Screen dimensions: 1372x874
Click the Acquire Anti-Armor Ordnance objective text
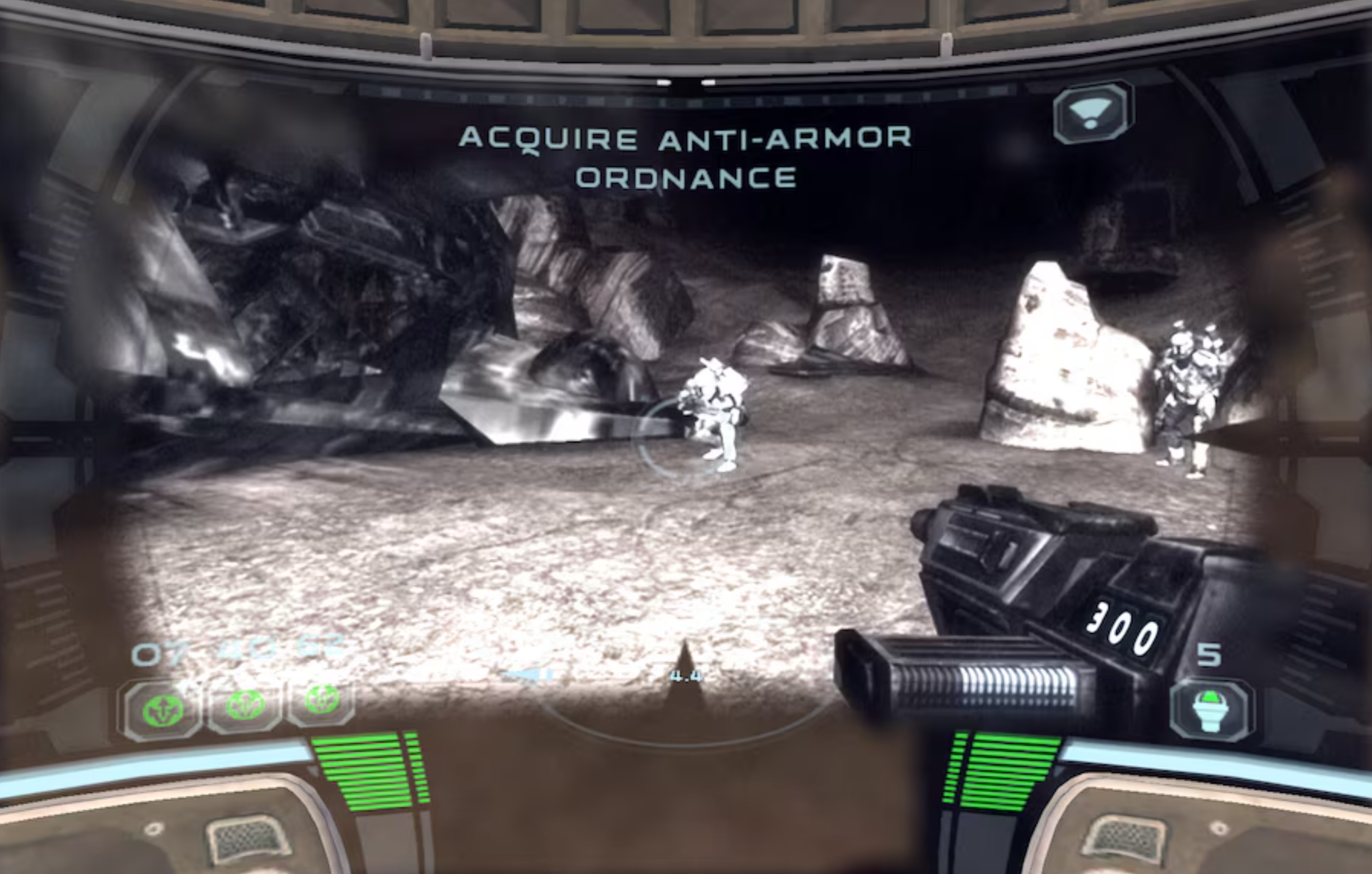coord(685,157)
